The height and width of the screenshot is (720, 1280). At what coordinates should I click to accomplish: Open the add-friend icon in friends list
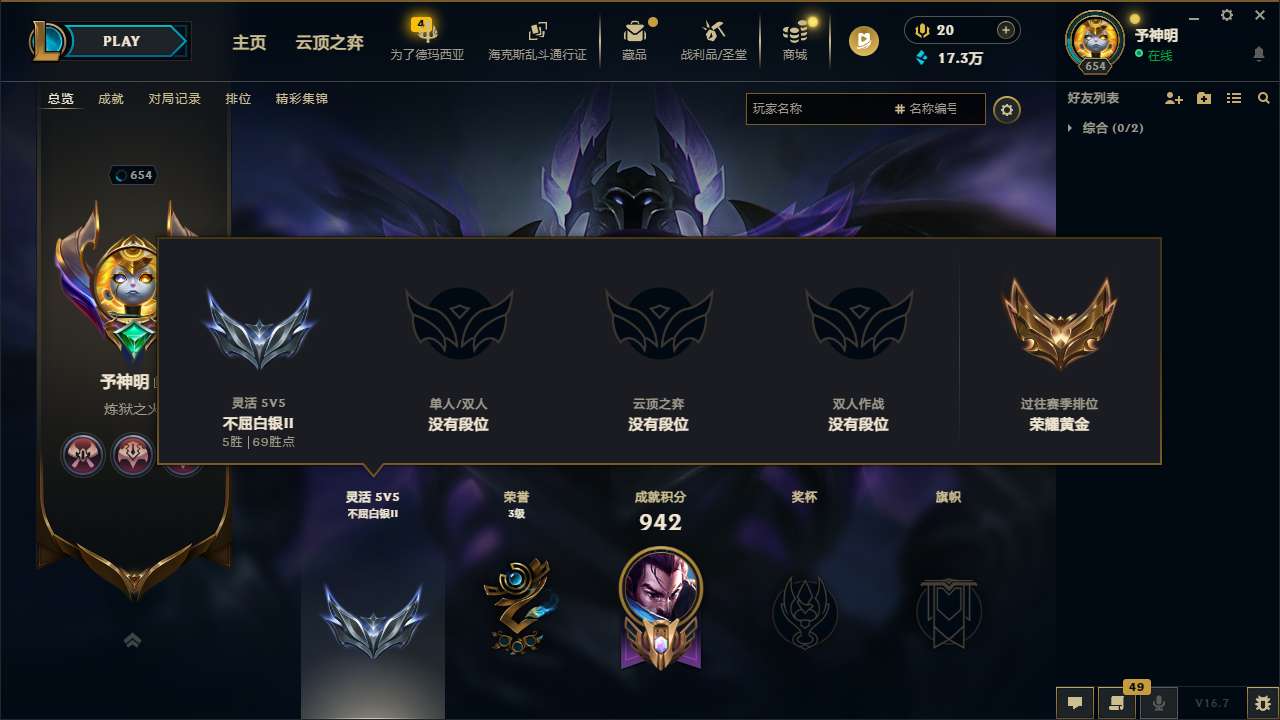click(1173, 98)
